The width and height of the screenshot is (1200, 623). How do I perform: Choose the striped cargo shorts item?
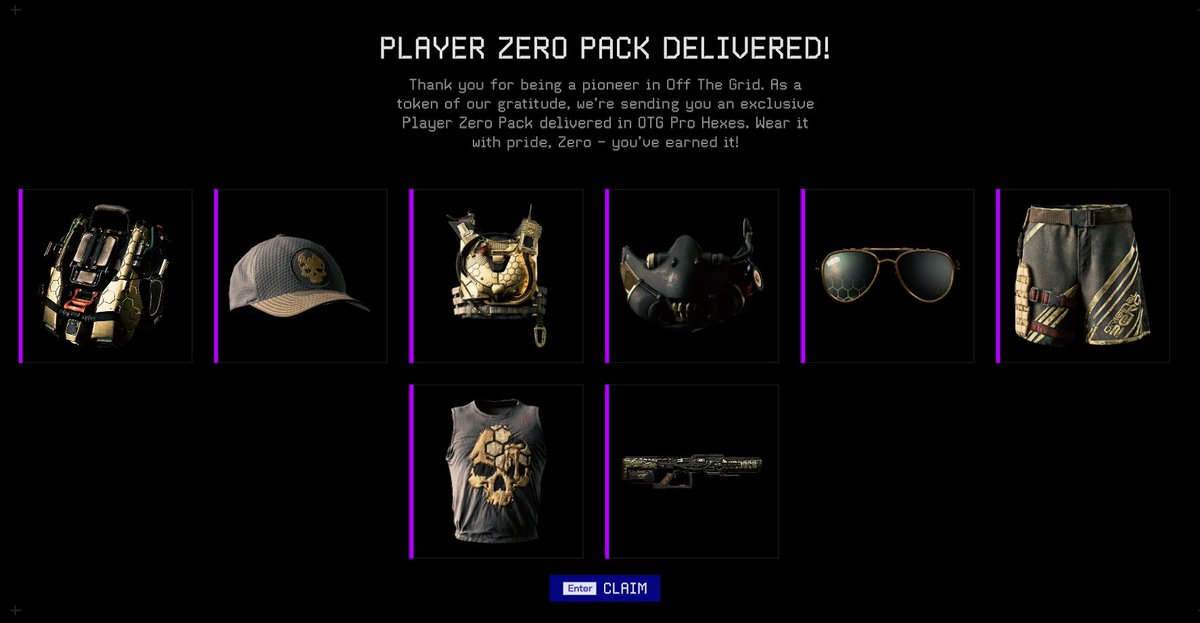pyautogui.click(x=1083, y=276)
